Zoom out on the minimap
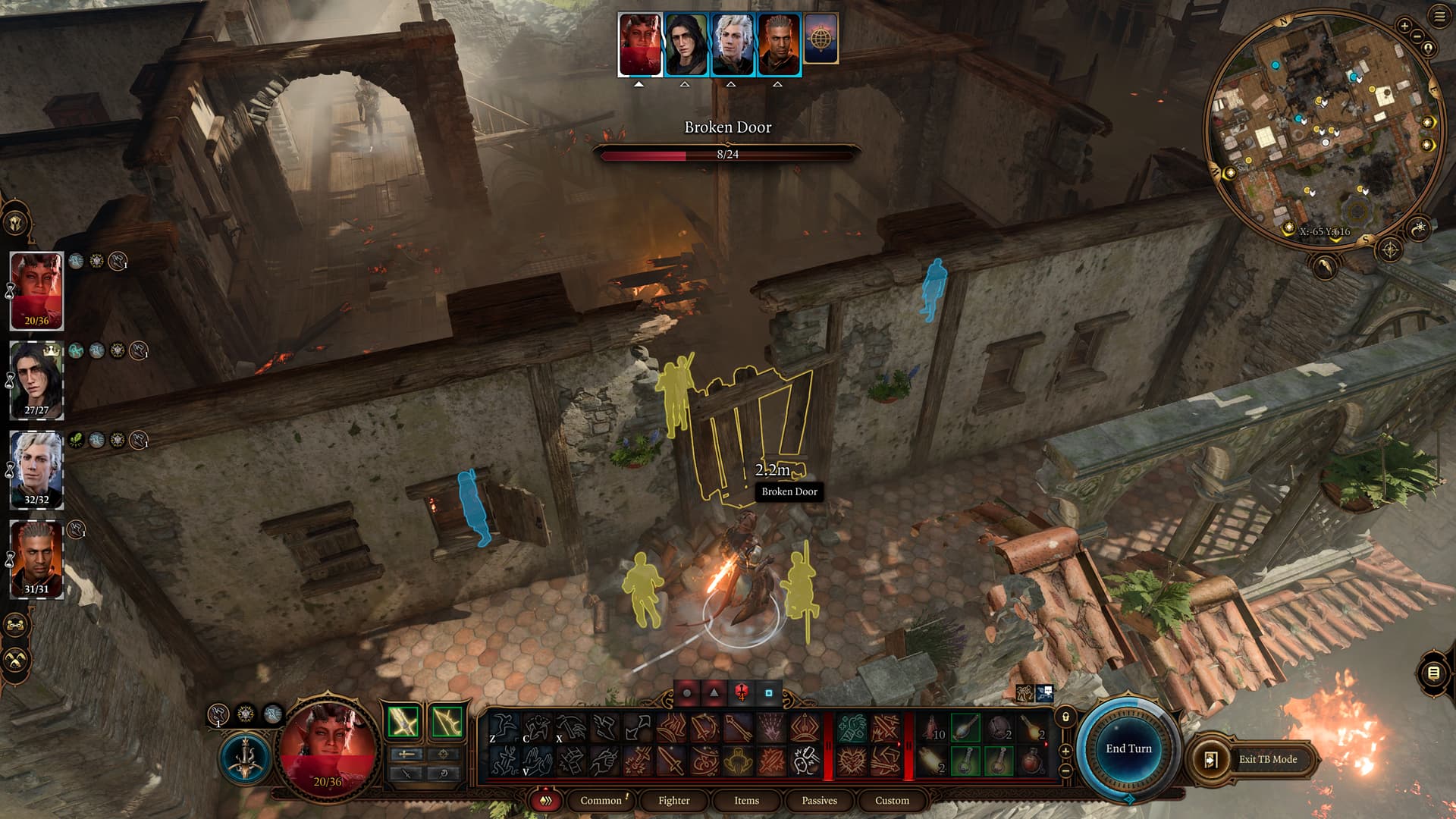 [x=1417, y=36]
